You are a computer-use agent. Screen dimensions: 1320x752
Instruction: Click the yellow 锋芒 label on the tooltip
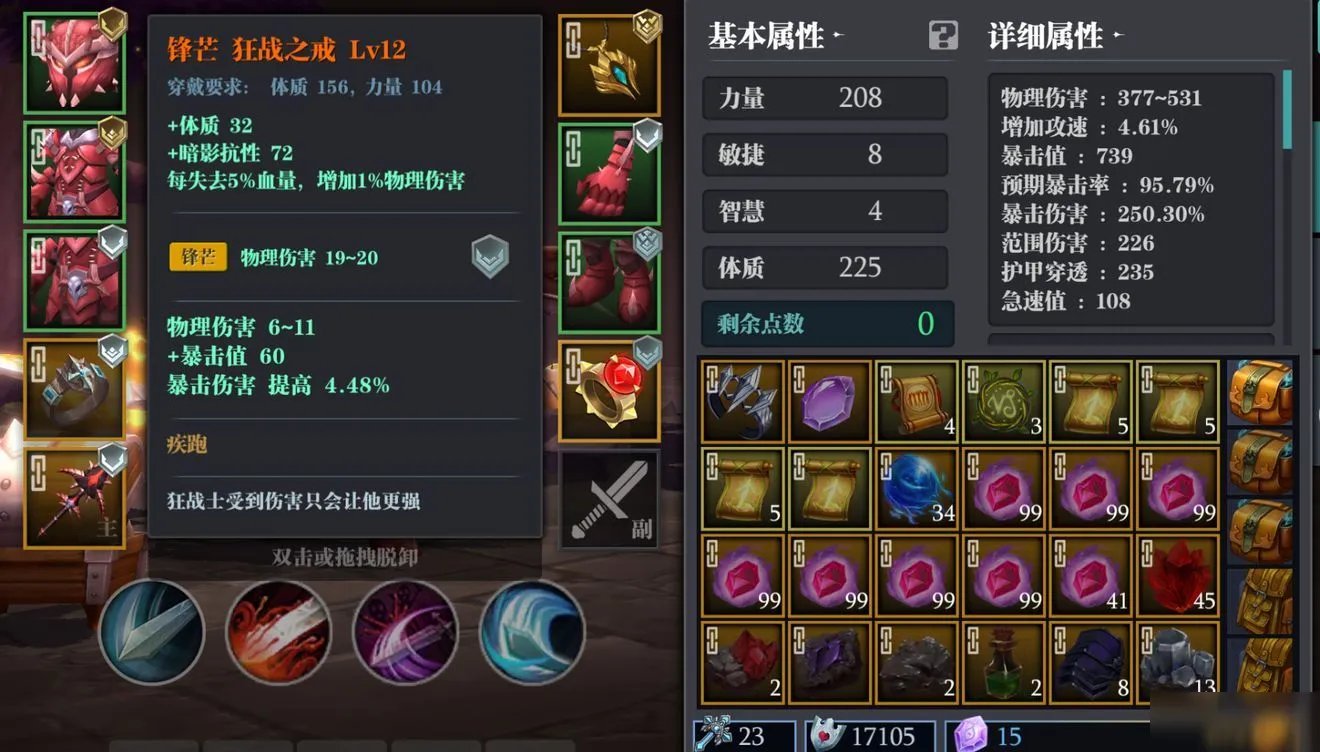click(x=199, y=256)
